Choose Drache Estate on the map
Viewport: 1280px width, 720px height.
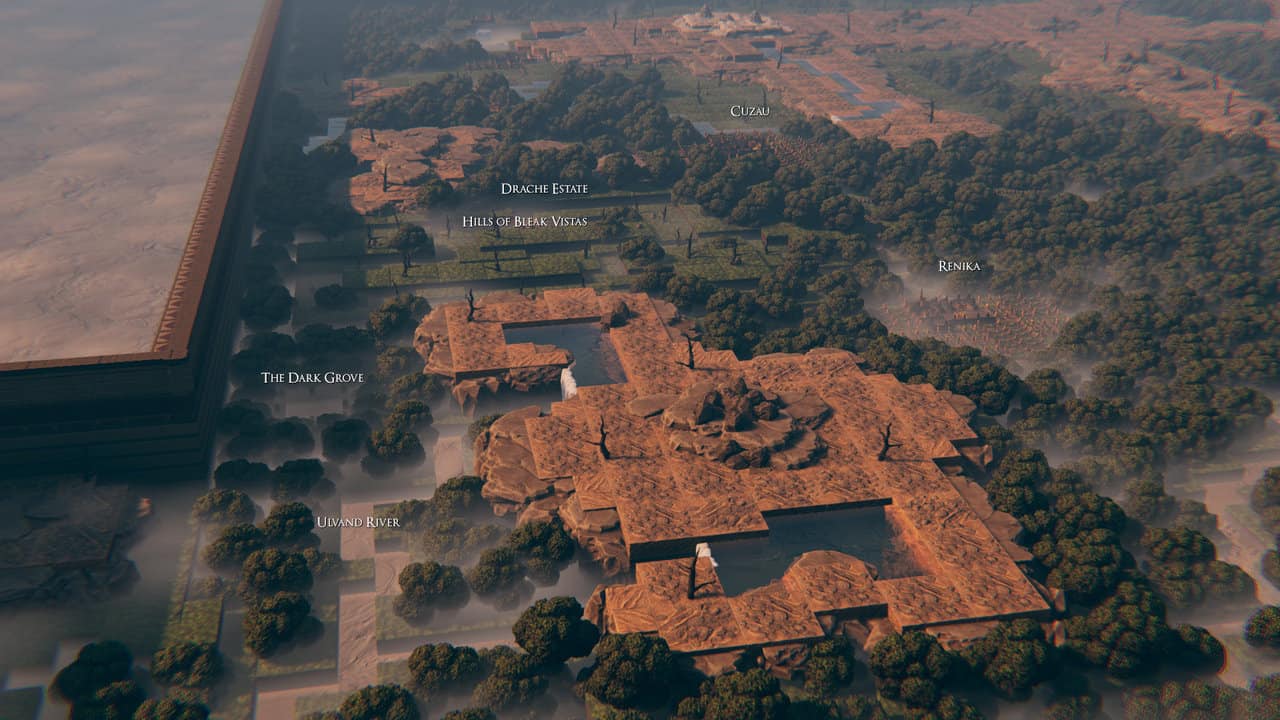point(544,188)
